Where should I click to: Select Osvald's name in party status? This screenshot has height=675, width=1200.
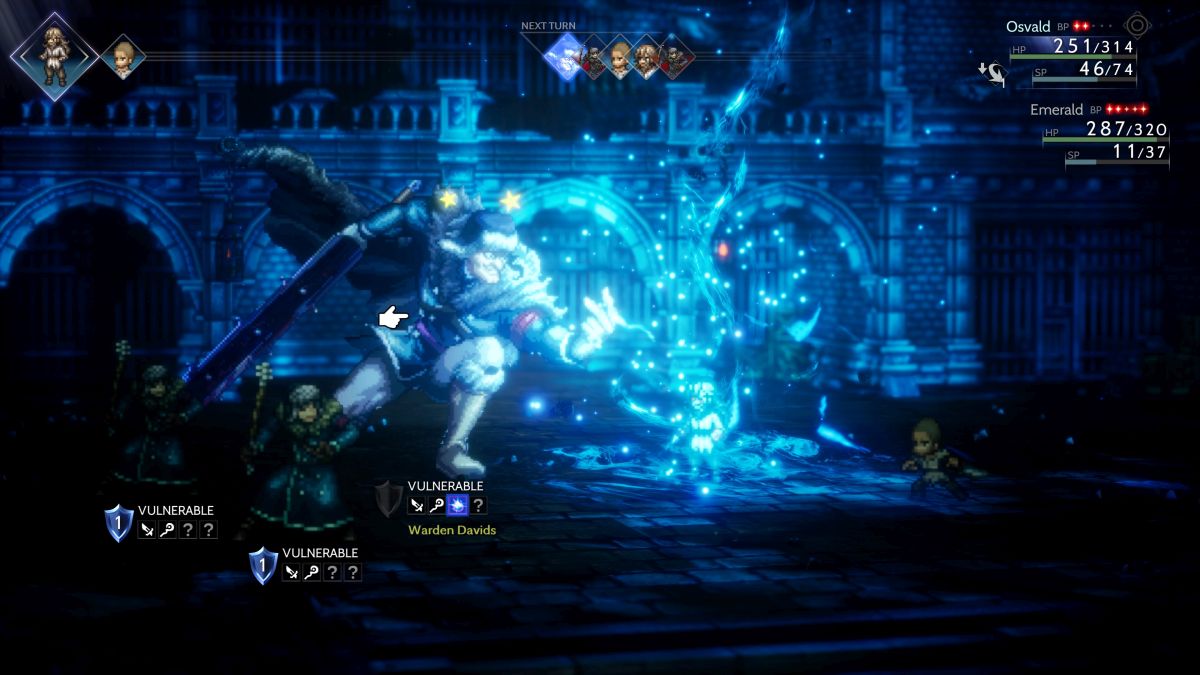pos(1030,27)
